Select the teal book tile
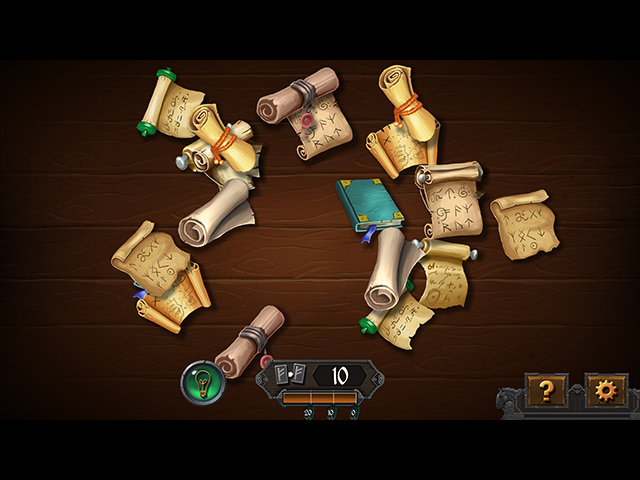640x480 pixels. [368, 204]
